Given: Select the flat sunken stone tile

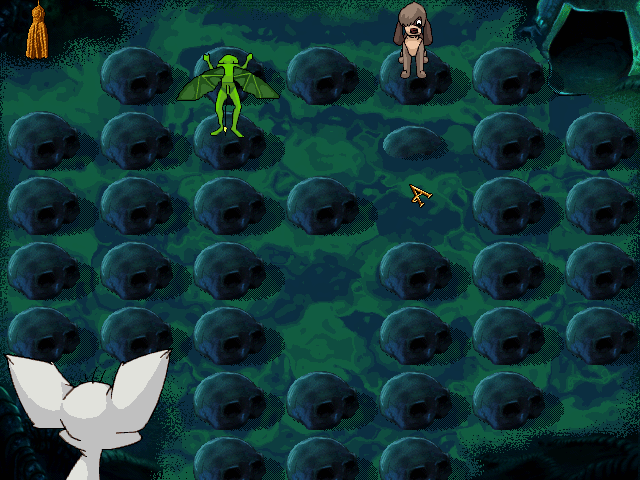Looking at the screenshot, I should click(x=415, y=143).
